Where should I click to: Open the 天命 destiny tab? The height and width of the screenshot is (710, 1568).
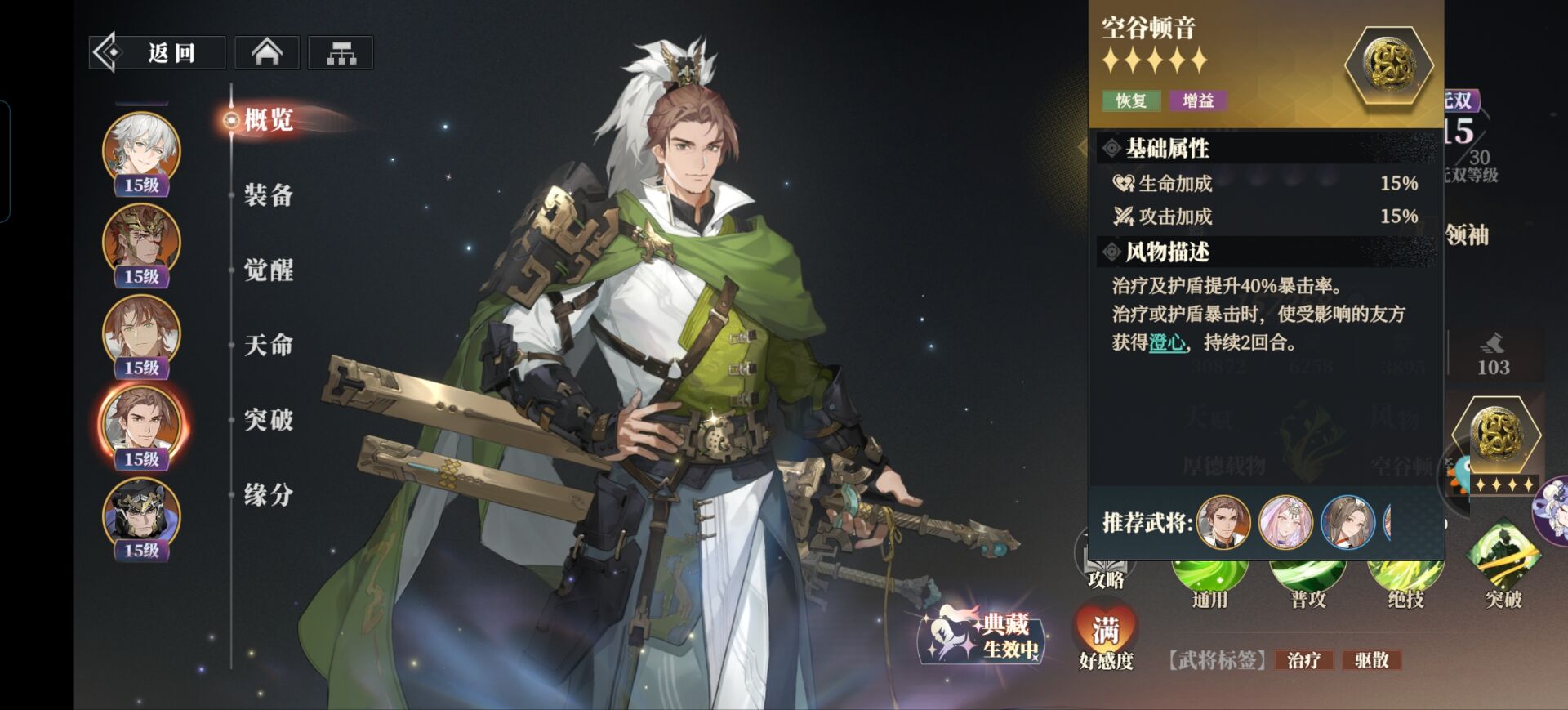[269, 345]
